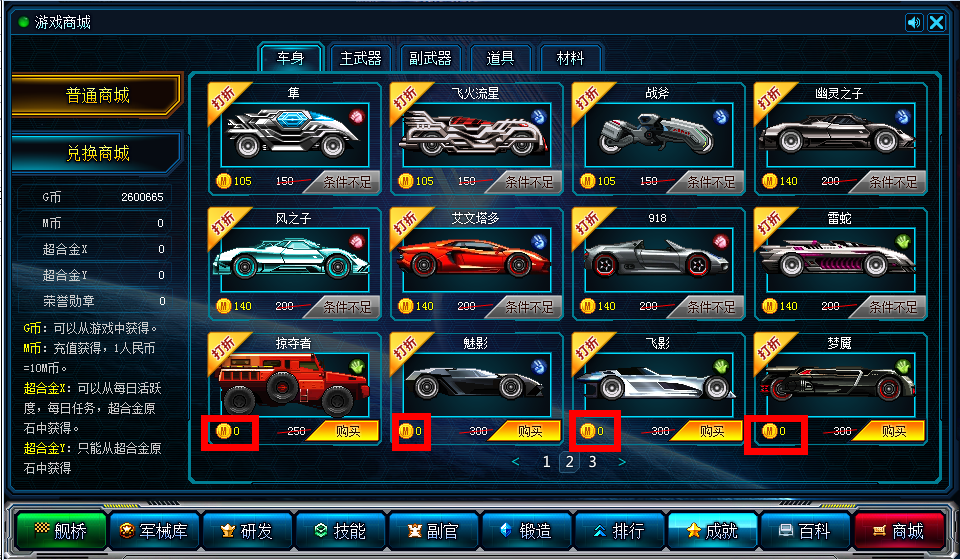960x560 pixels.
Task: Close the game shop window
Action: click(x=936, y=23)
